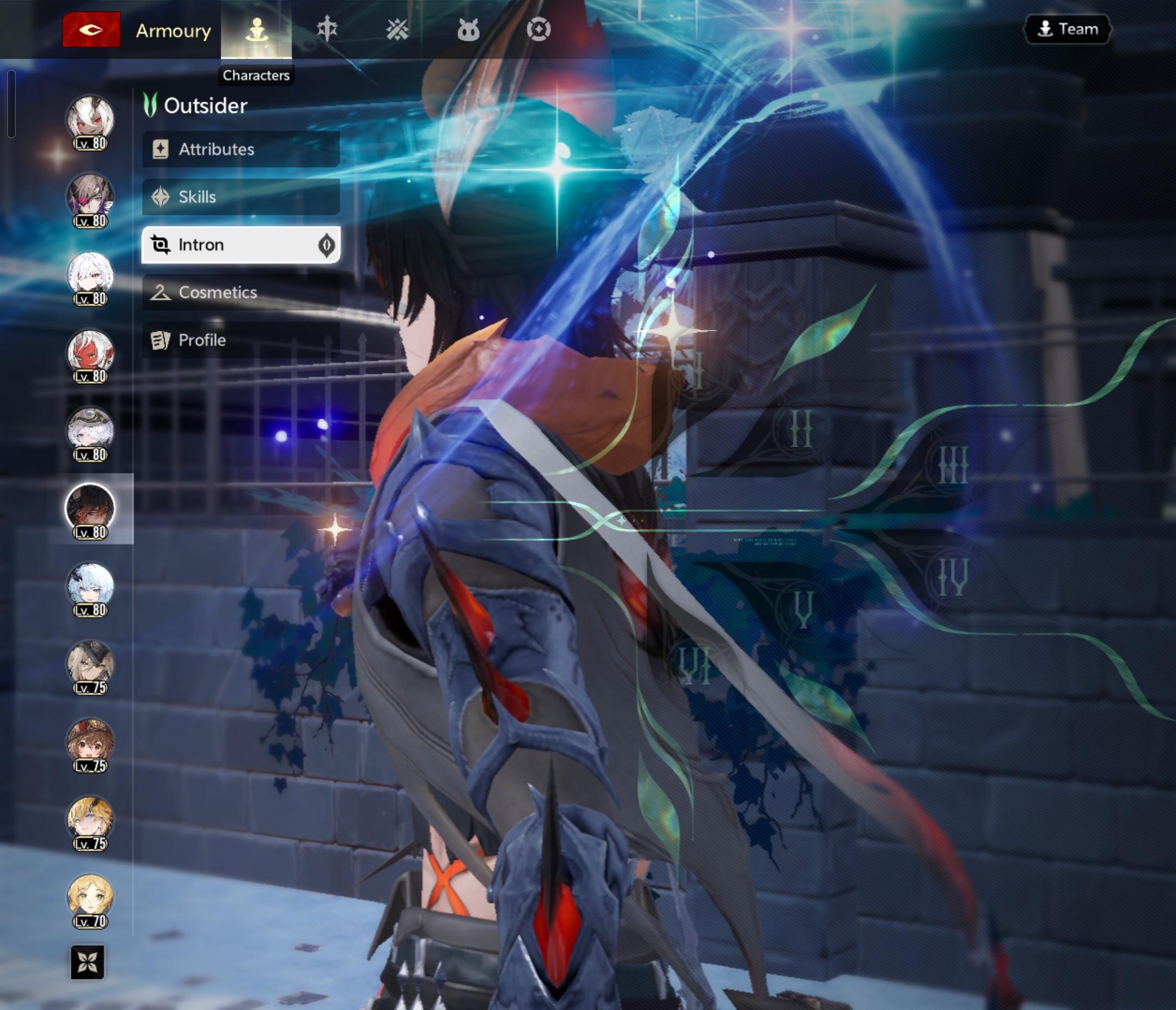Select Intron node V
The width and height of the screenshot is (1176, 1010).
coord(803,609)
